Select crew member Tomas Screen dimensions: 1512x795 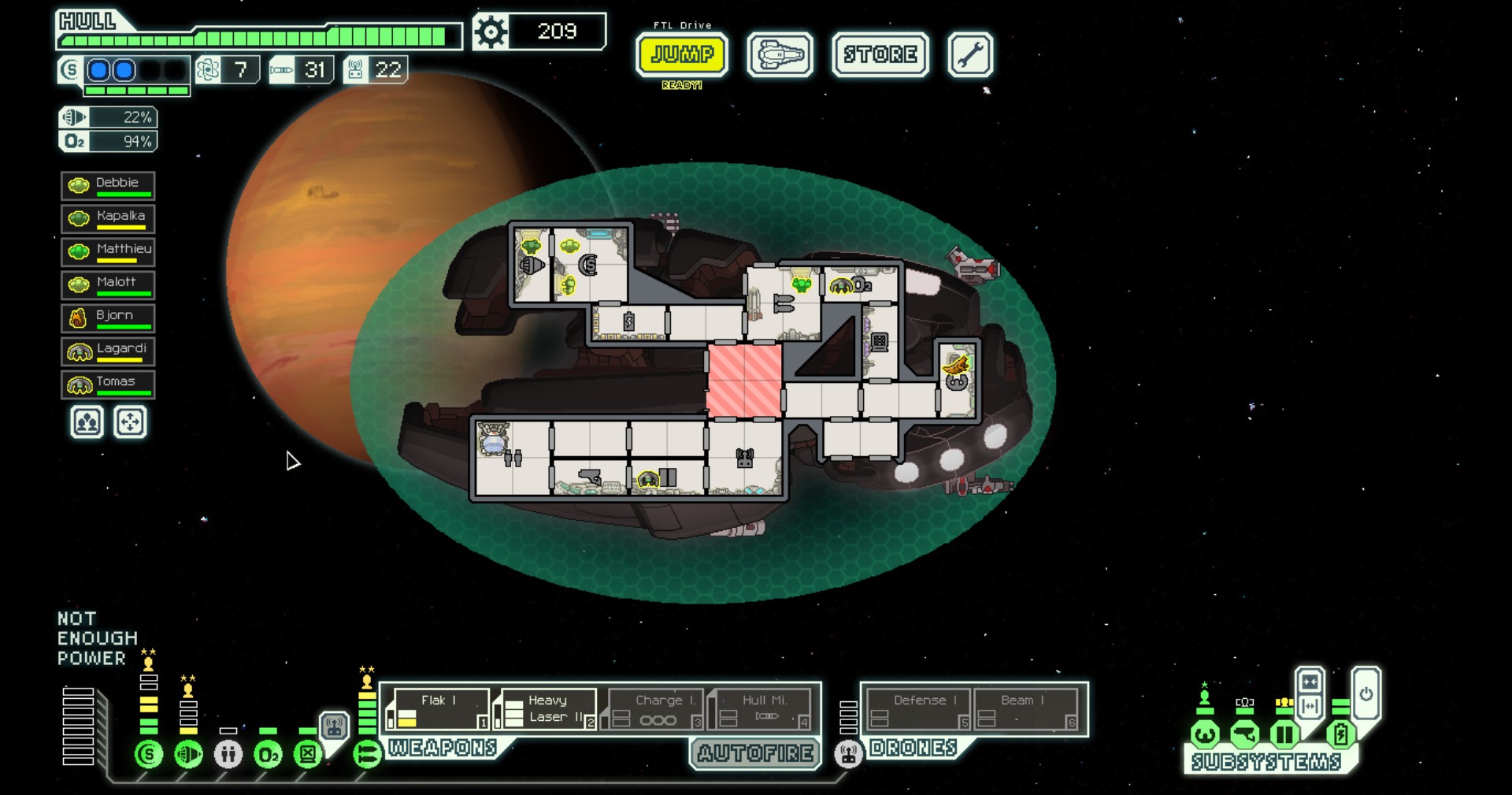coord(108,384)
